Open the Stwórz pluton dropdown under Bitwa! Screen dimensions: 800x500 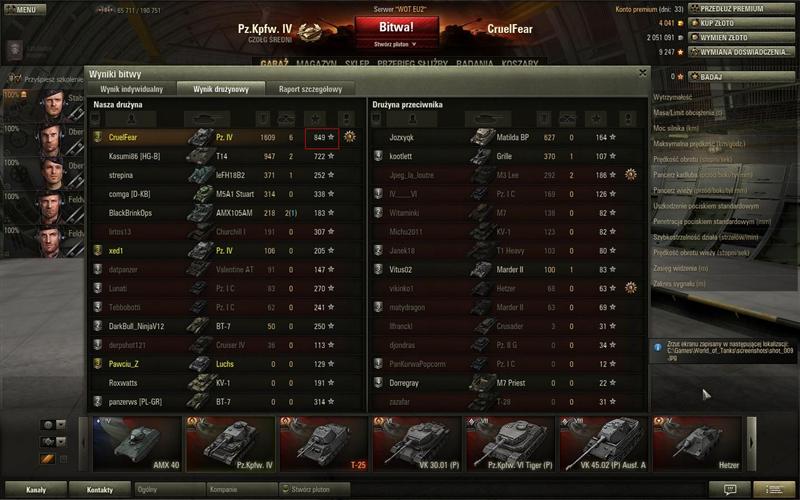click(397, 44)
